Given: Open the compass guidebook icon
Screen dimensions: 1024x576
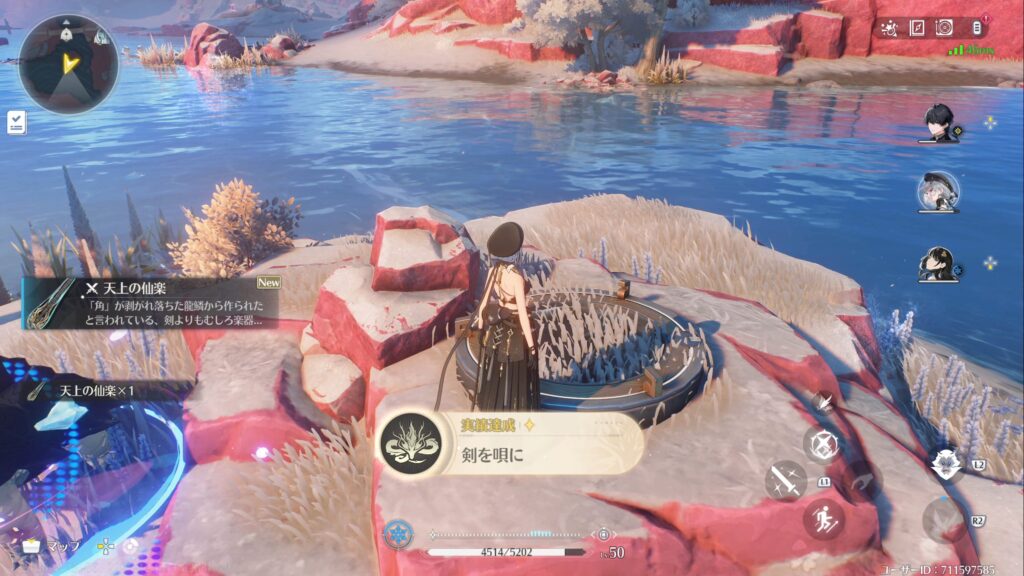Looking at the screenshot, I should point(917,28).
